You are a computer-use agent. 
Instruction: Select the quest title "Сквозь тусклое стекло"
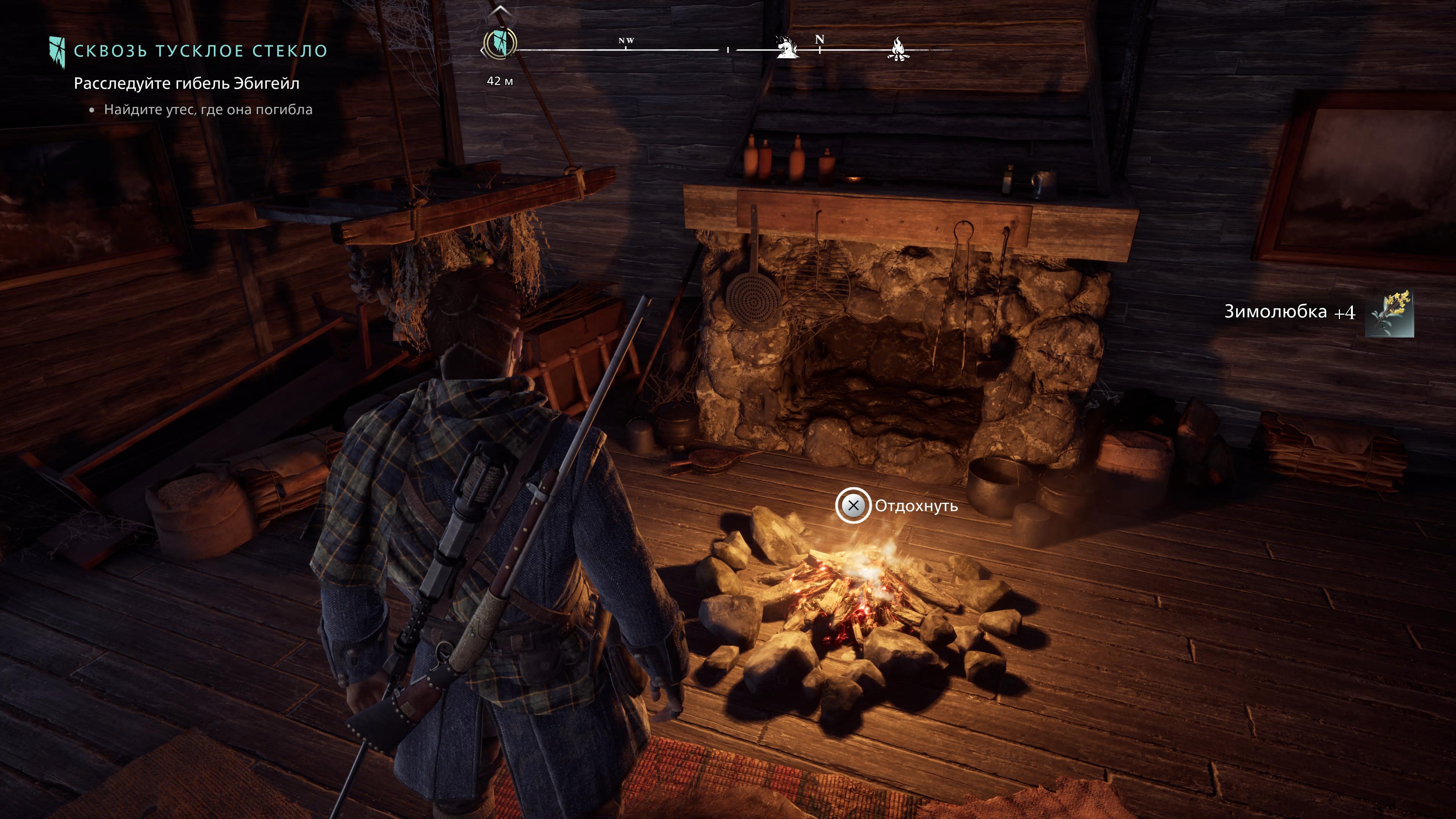tap(201, 51)
